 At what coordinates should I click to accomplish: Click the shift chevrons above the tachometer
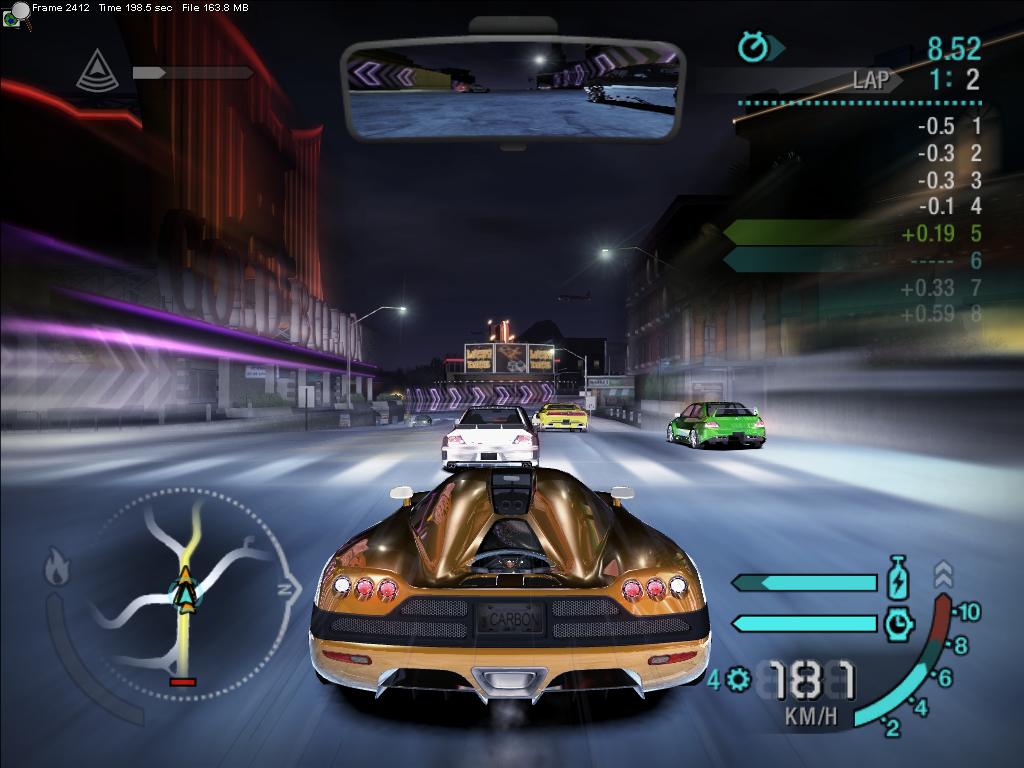click(943, 574)
